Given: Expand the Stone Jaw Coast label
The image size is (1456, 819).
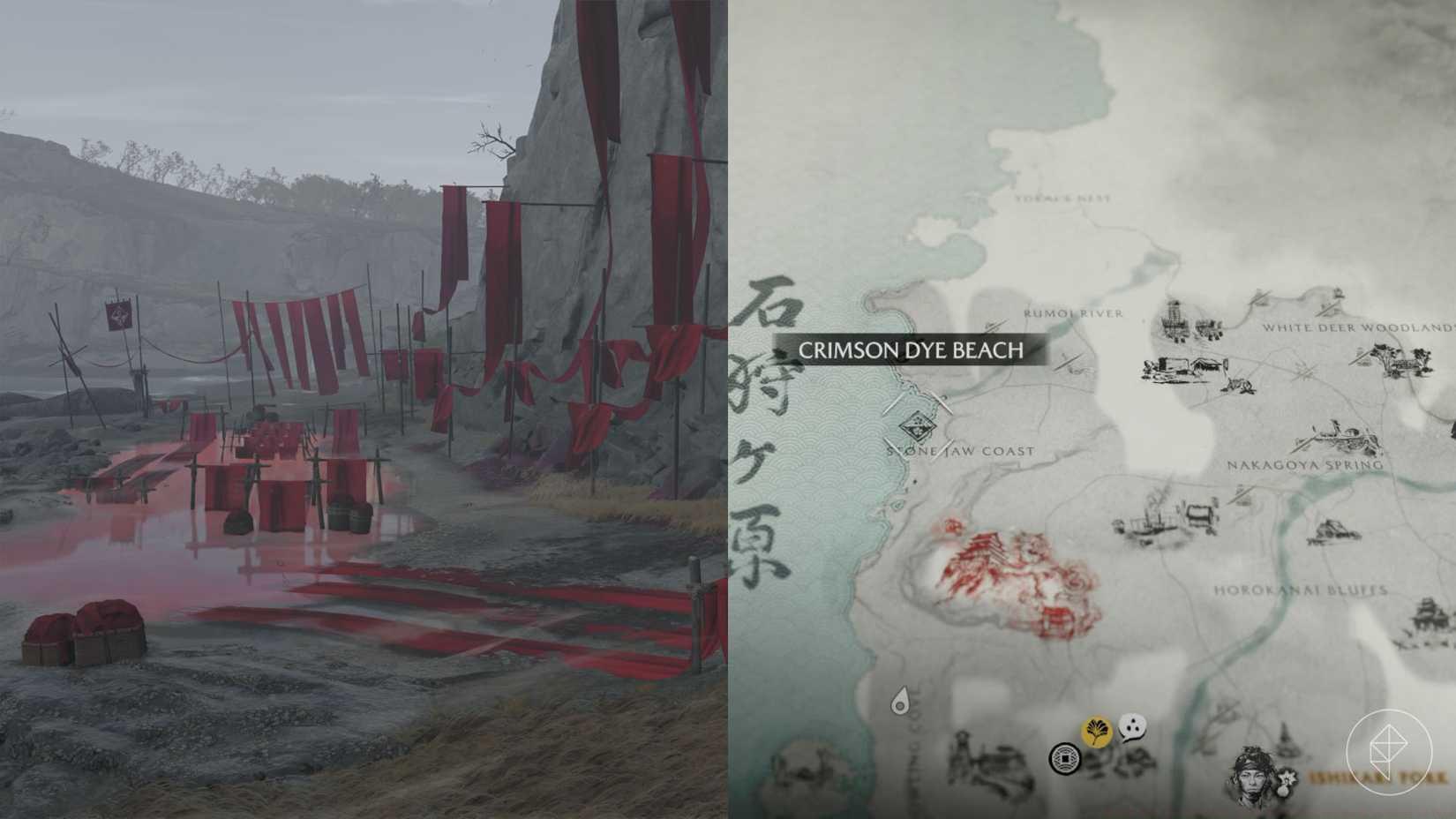Looking at the screenshot, I should coord(960,450).
